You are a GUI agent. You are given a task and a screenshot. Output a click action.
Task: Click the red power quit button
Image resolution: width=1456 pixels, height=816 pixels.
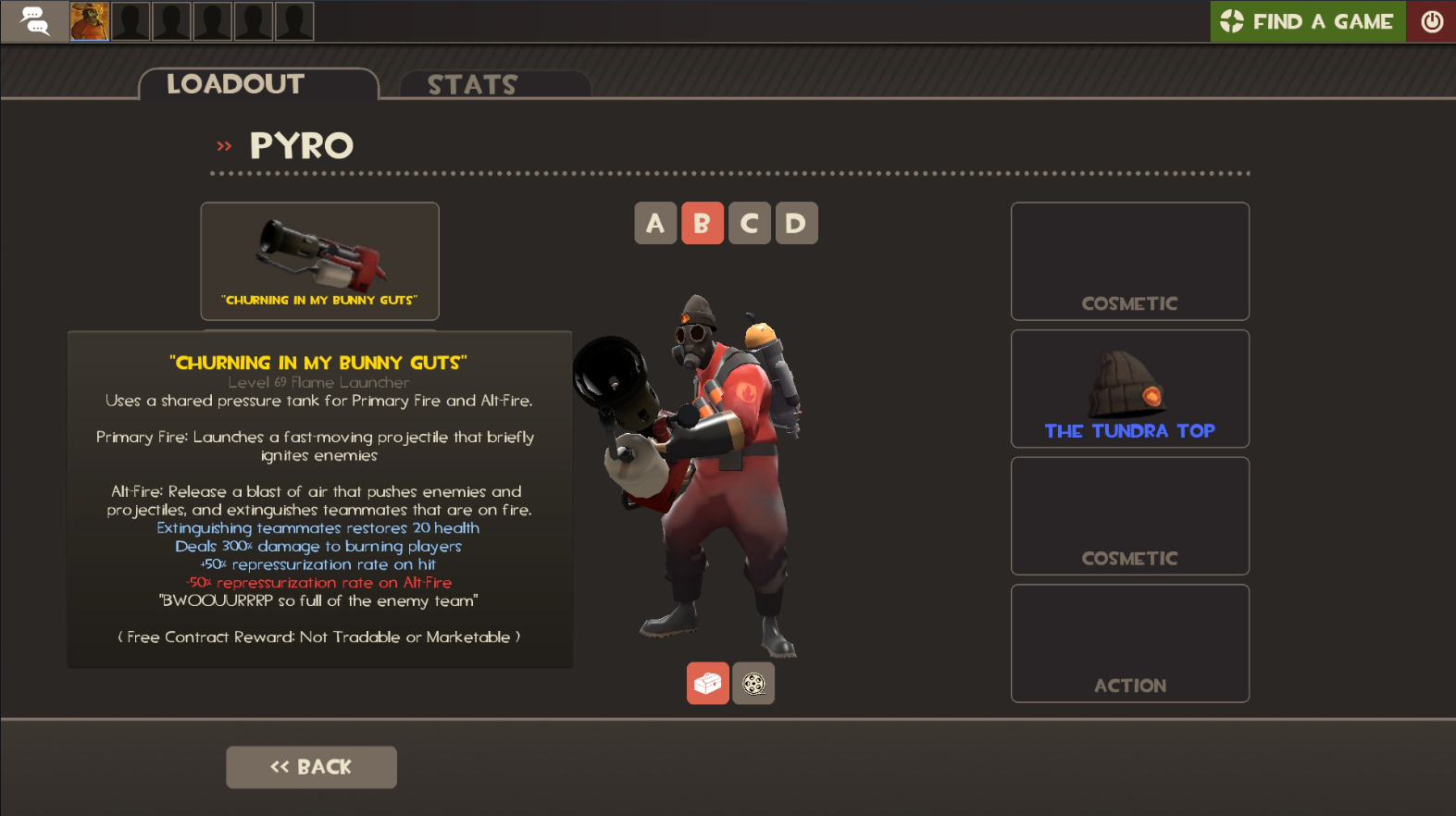[1431, 21]
